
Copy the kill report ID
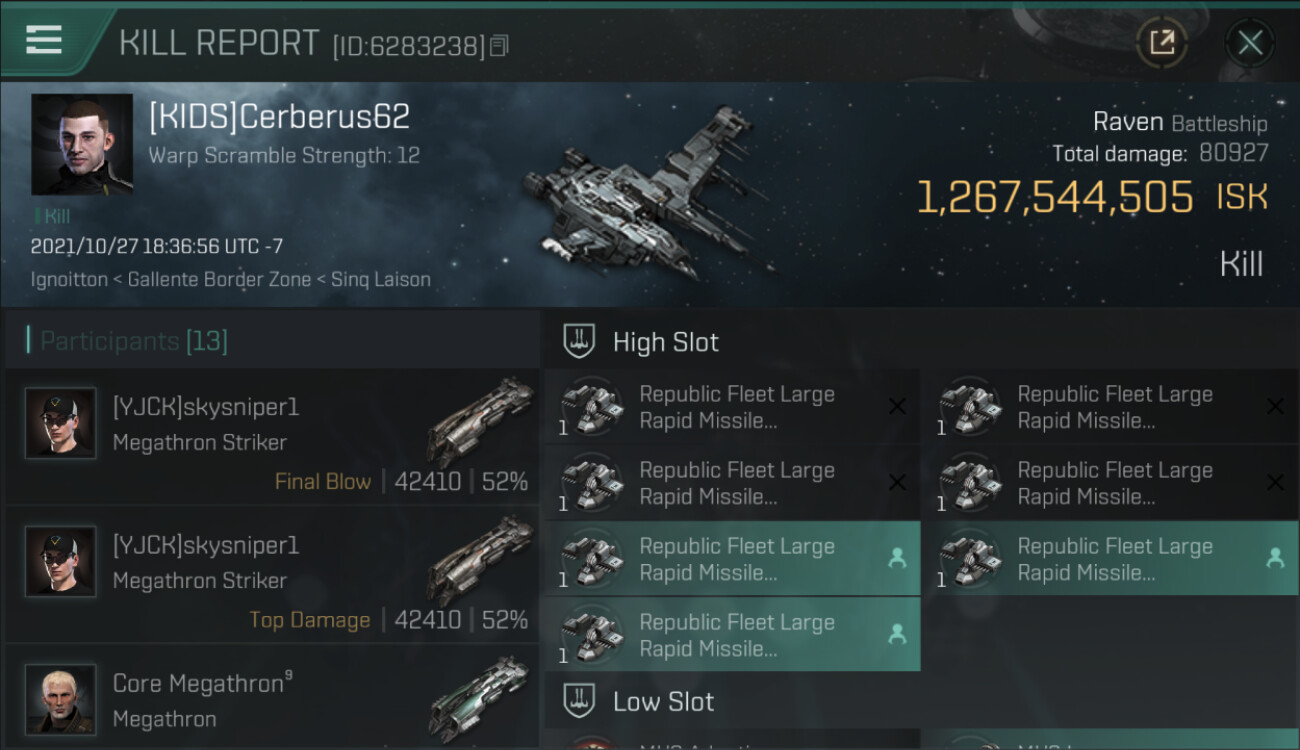(x=500, y=46)
